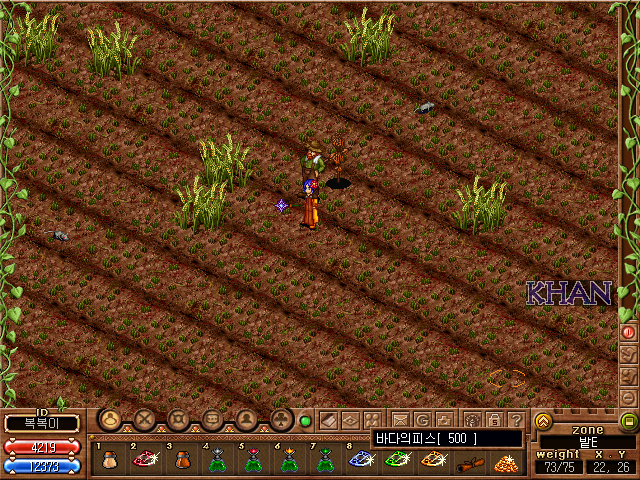This screenshot has height=480, width=640.
Task: Click the envelope mail button
Action: [x=400, y=420]
